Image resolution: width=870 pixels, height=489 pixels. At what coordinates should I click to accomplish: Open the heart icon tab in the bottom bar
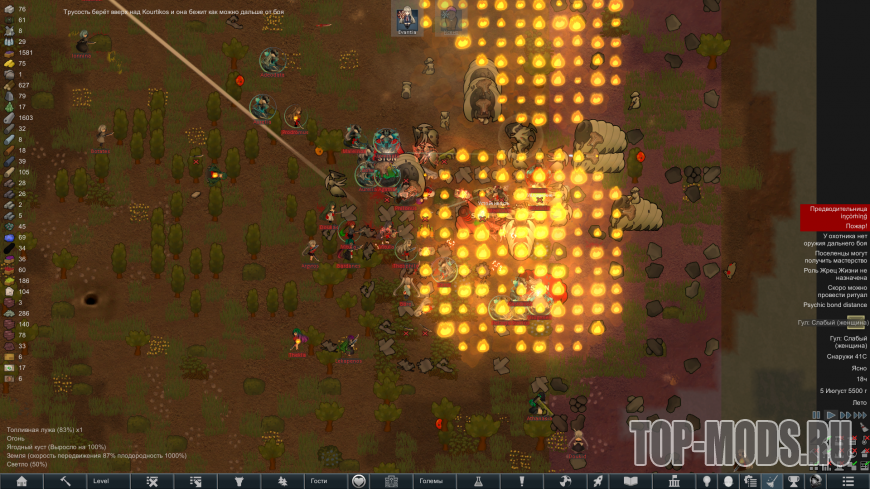point(360,481)
